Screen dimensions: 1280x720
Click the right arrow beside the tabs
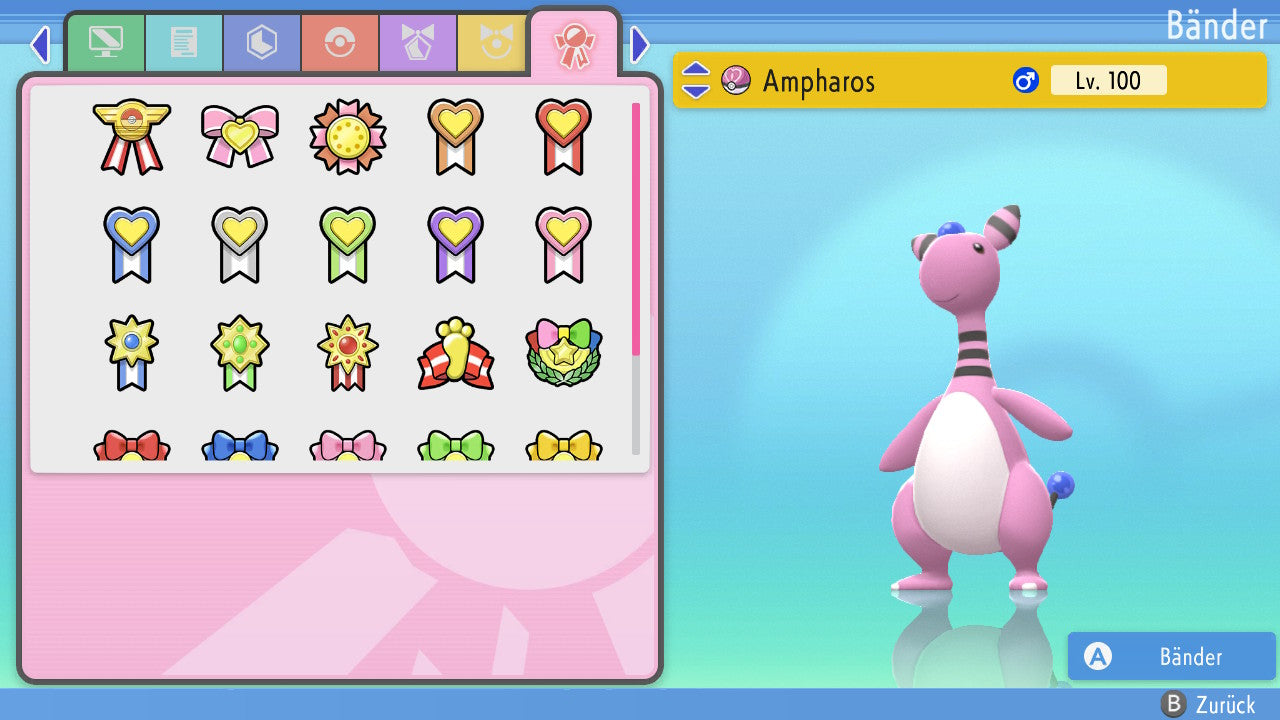tap(640, 44)
